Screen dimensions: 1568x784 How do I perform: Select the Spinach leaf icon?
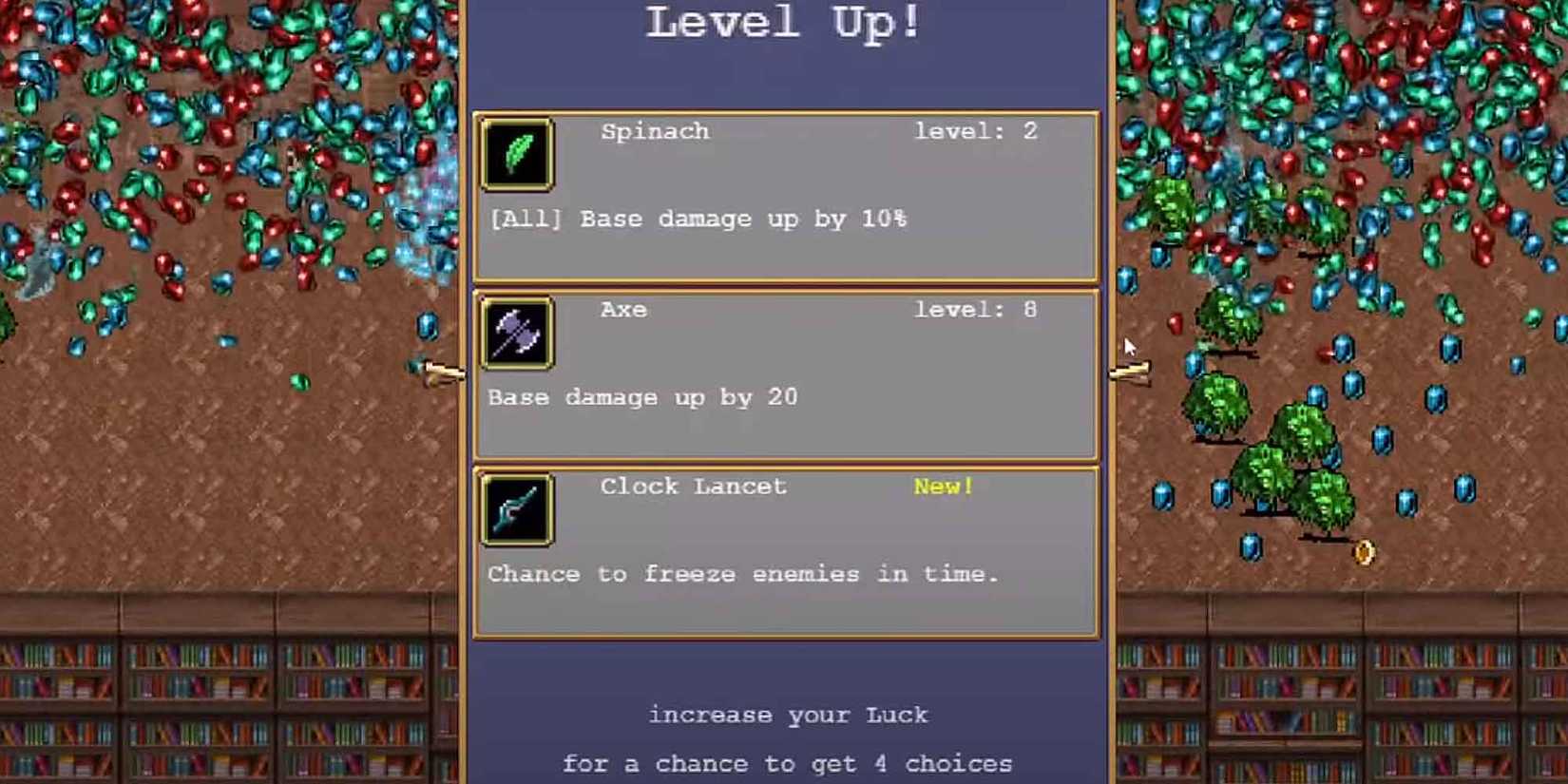516,155
